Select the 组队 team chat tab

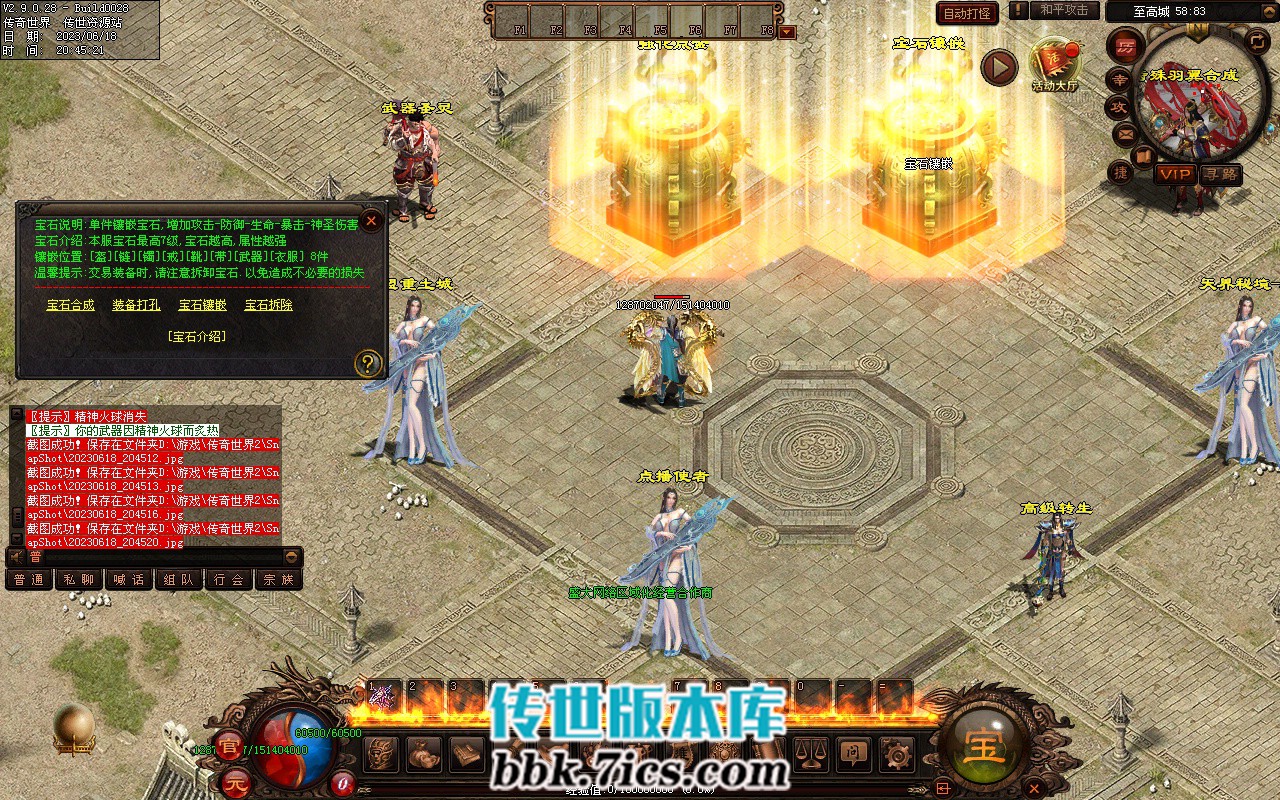[x=179, y=579]
